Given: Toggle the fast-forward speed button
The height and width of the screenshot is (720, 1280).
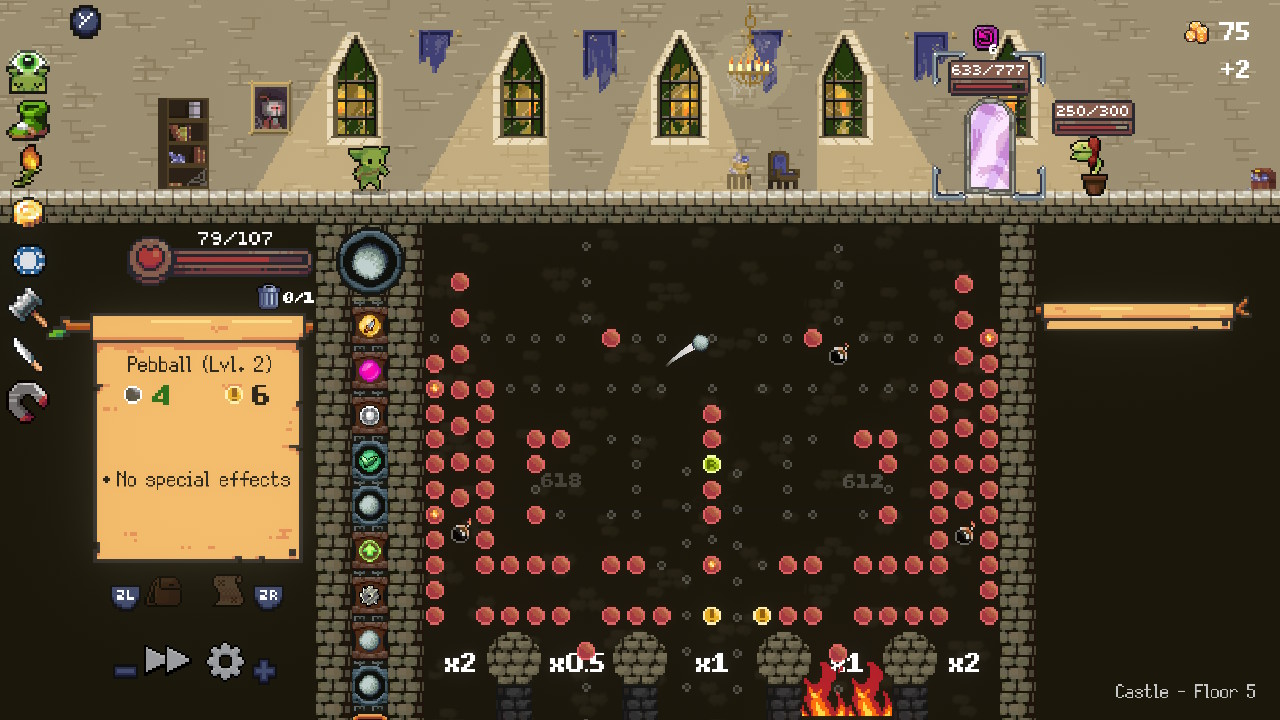Looking at the screenshot, I should [x=167, y=660].
